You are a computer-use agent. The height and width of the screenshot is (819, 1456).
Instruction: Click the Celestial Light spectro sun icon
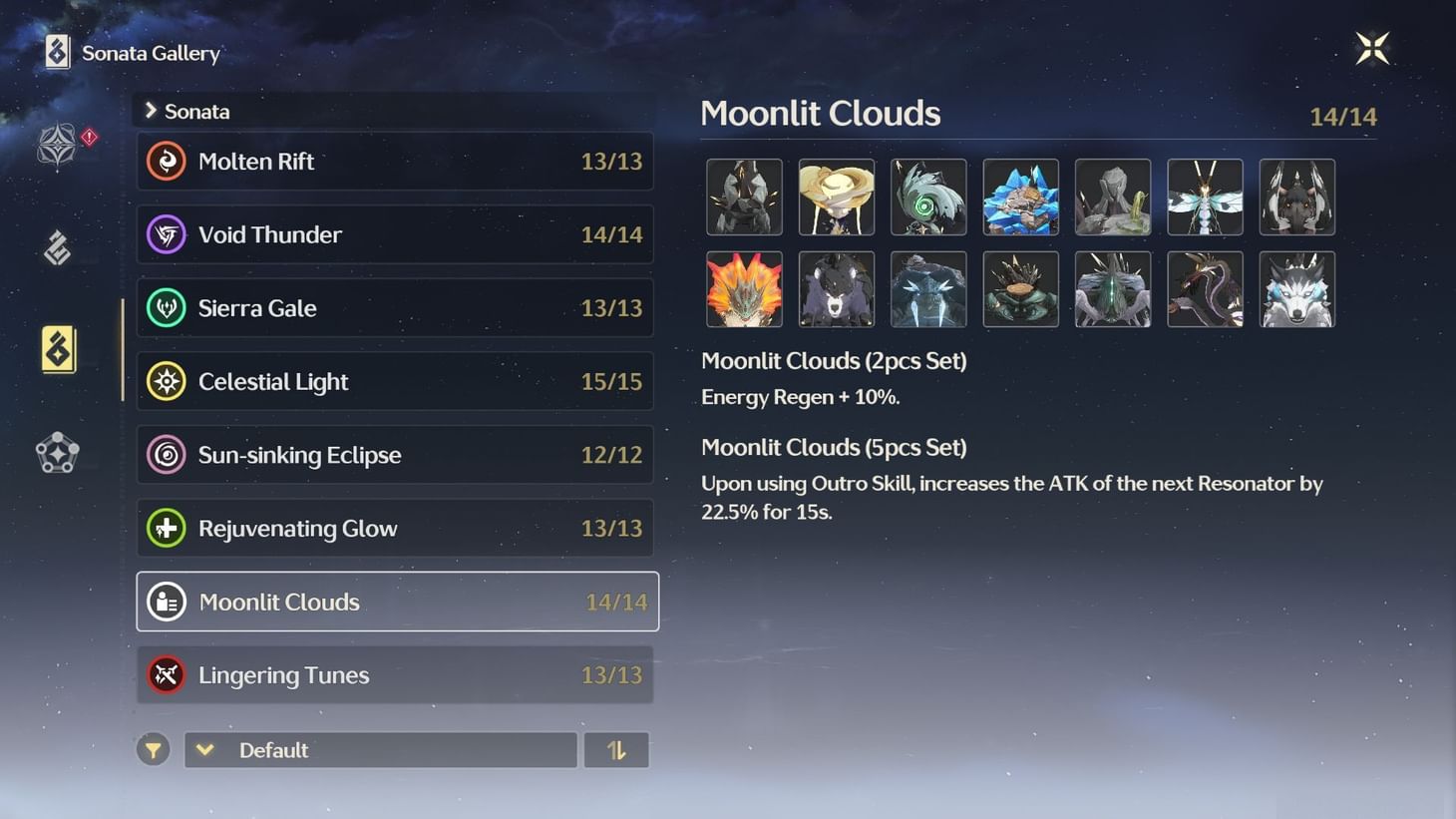(167, 381)
